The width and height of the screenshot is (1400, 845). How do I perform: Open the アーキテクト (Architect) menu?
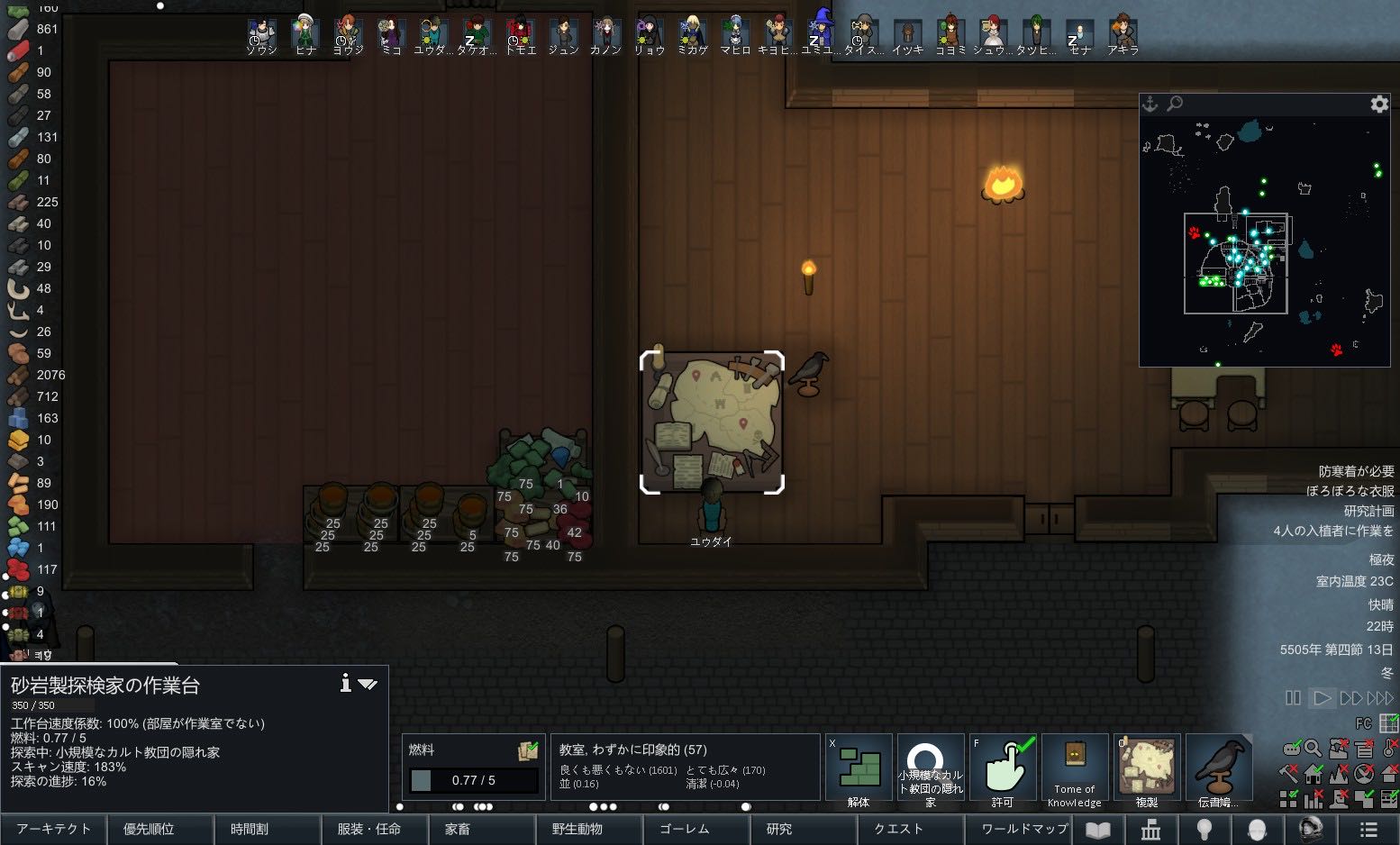point(53,829)
